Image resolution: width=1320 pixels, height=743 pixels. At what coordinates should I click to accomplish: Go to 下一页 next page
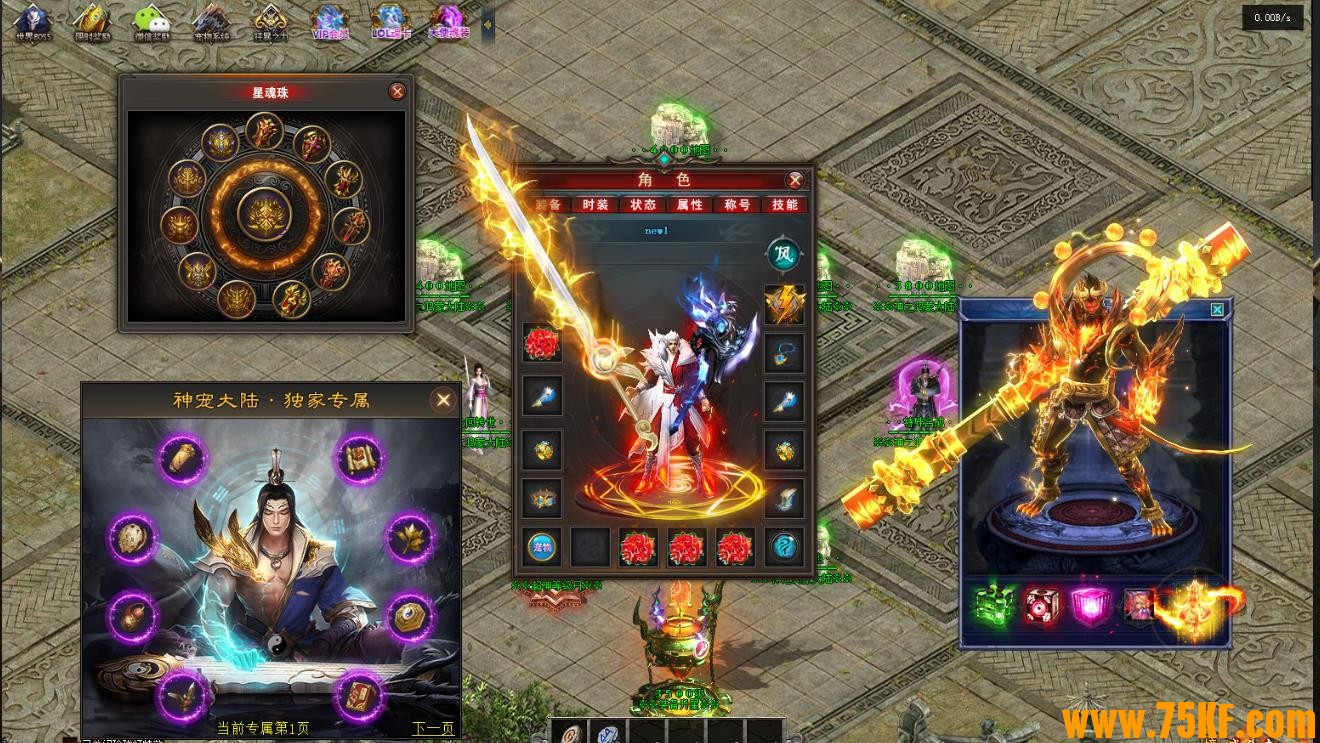433,728
